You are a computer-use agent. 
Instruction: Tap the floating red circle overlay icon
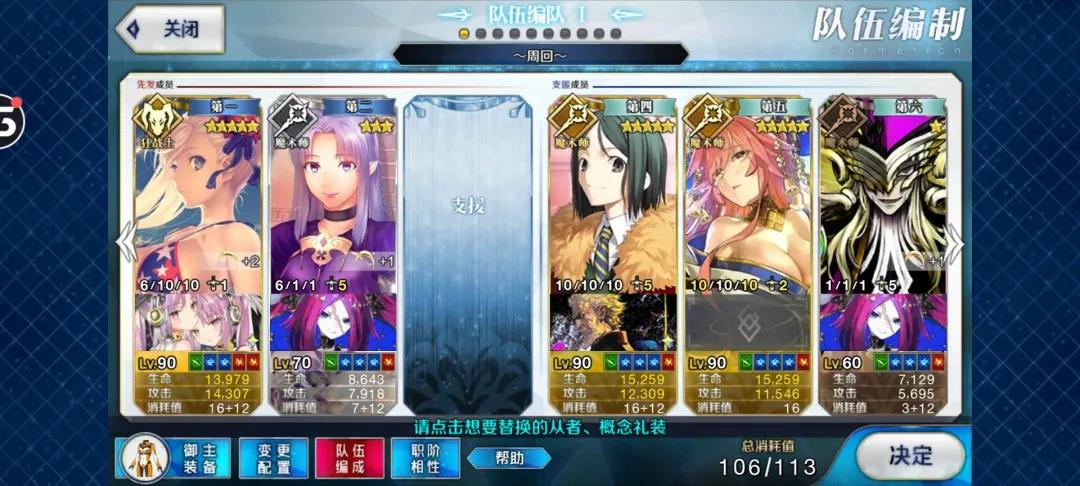click(8, 120)
